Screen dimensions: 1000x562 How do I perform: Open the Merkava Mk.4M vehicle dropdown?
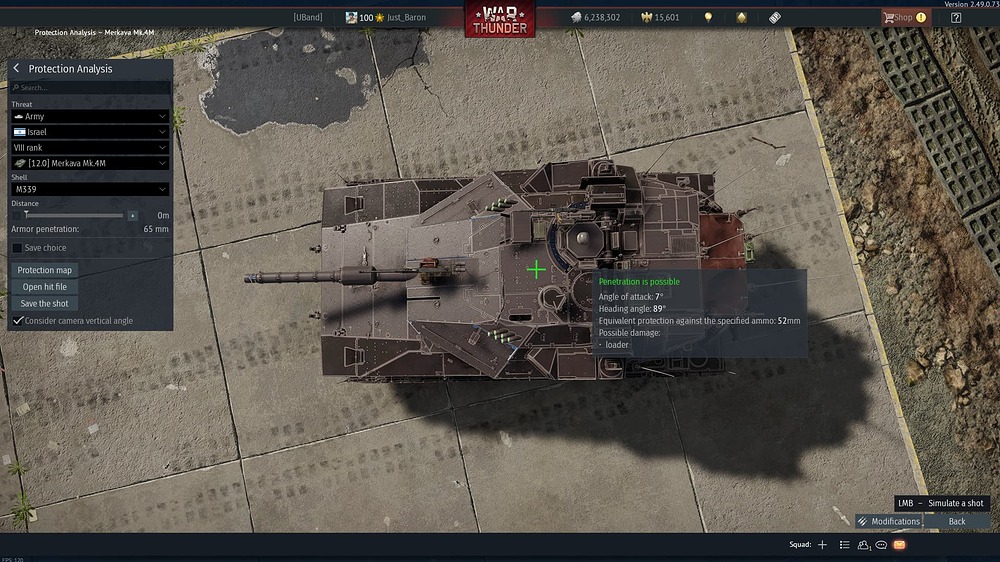pos(90,163)
